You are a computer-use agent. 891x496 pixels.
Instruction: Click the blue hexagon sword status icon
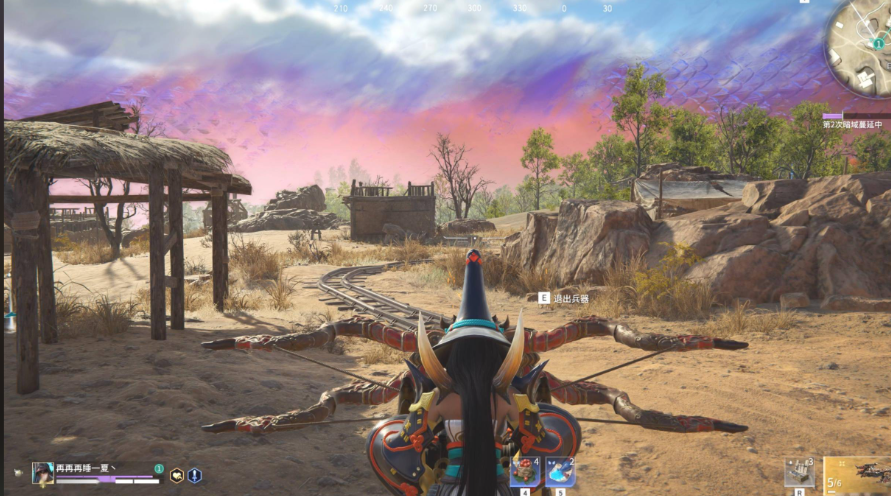click(x=194, y=476)
